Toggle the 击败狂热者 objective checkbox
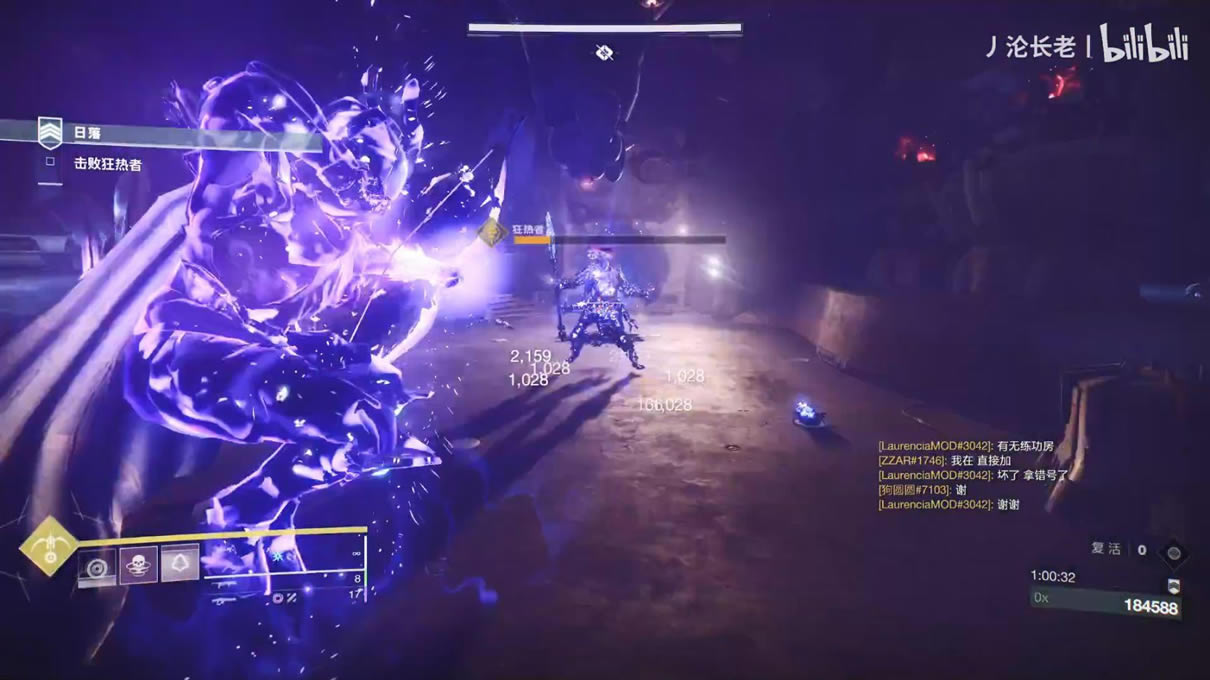Screen dimensions: 1210x680 coord(49,162)
